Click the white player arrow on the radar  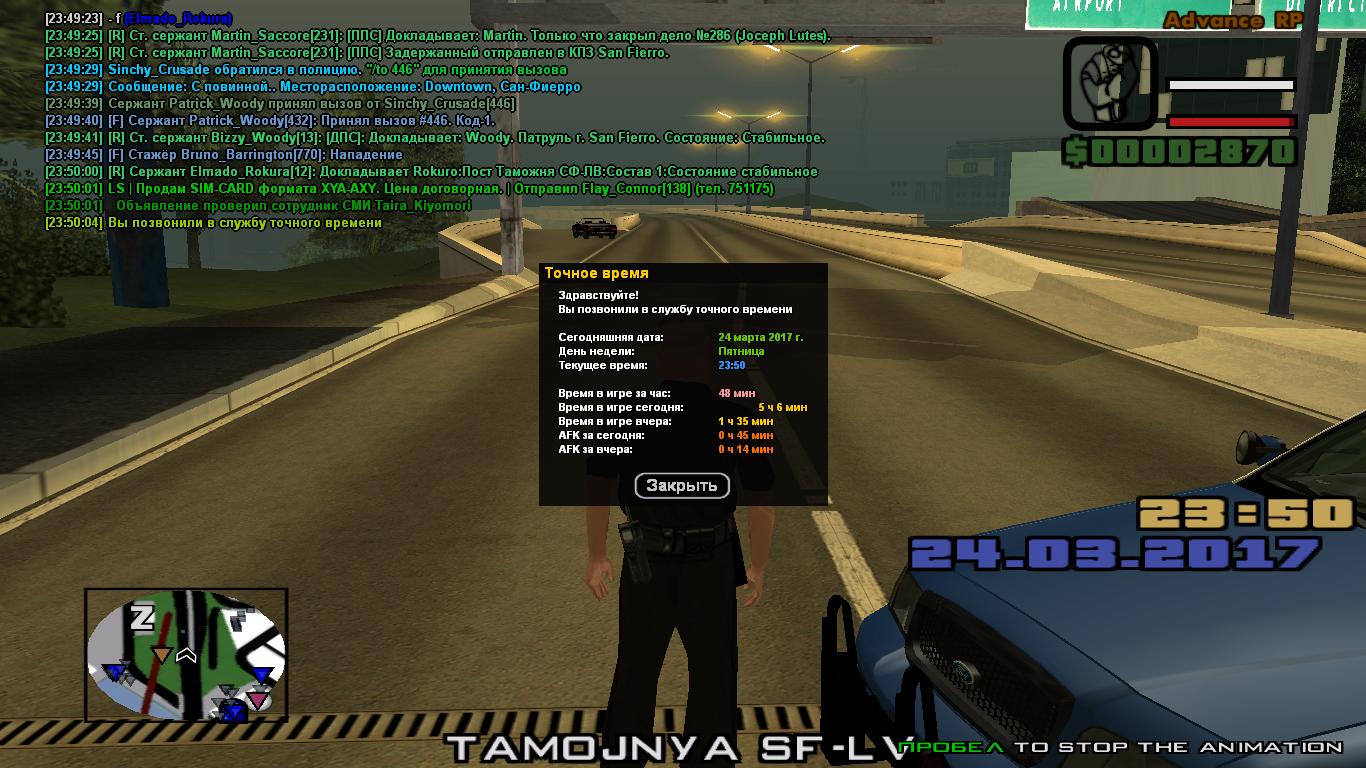click(186, 653)
